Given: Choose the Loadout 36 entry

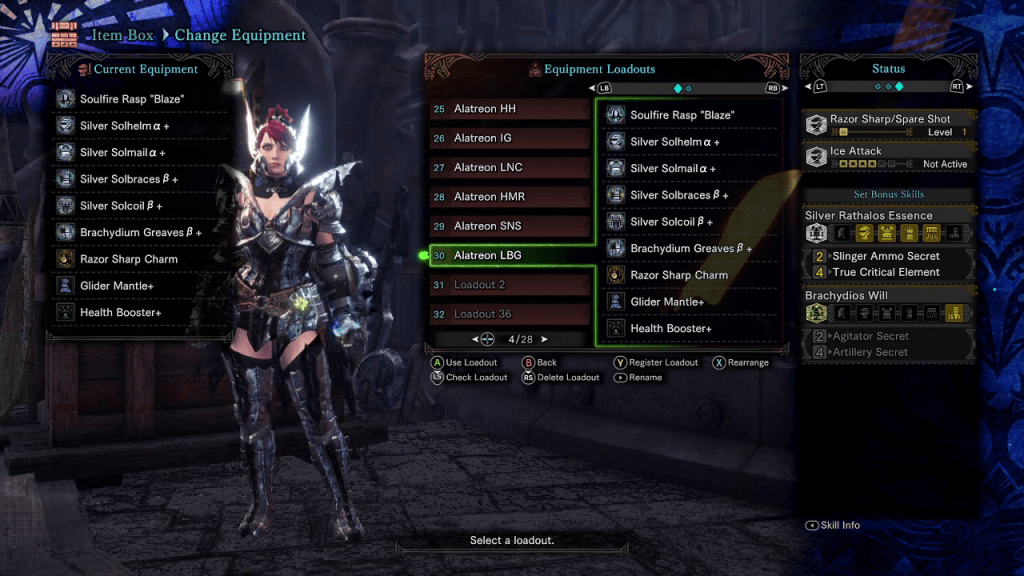Looking at the screenshot, I should (510, 314).
